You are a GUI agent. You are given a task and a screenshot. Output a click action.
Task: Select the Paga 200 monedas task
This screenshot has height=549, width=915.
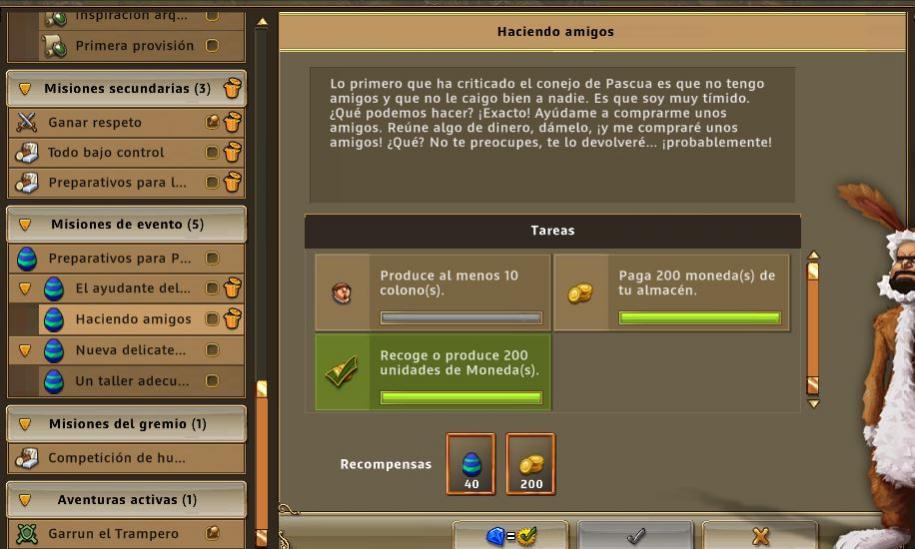tap(671, 292)
